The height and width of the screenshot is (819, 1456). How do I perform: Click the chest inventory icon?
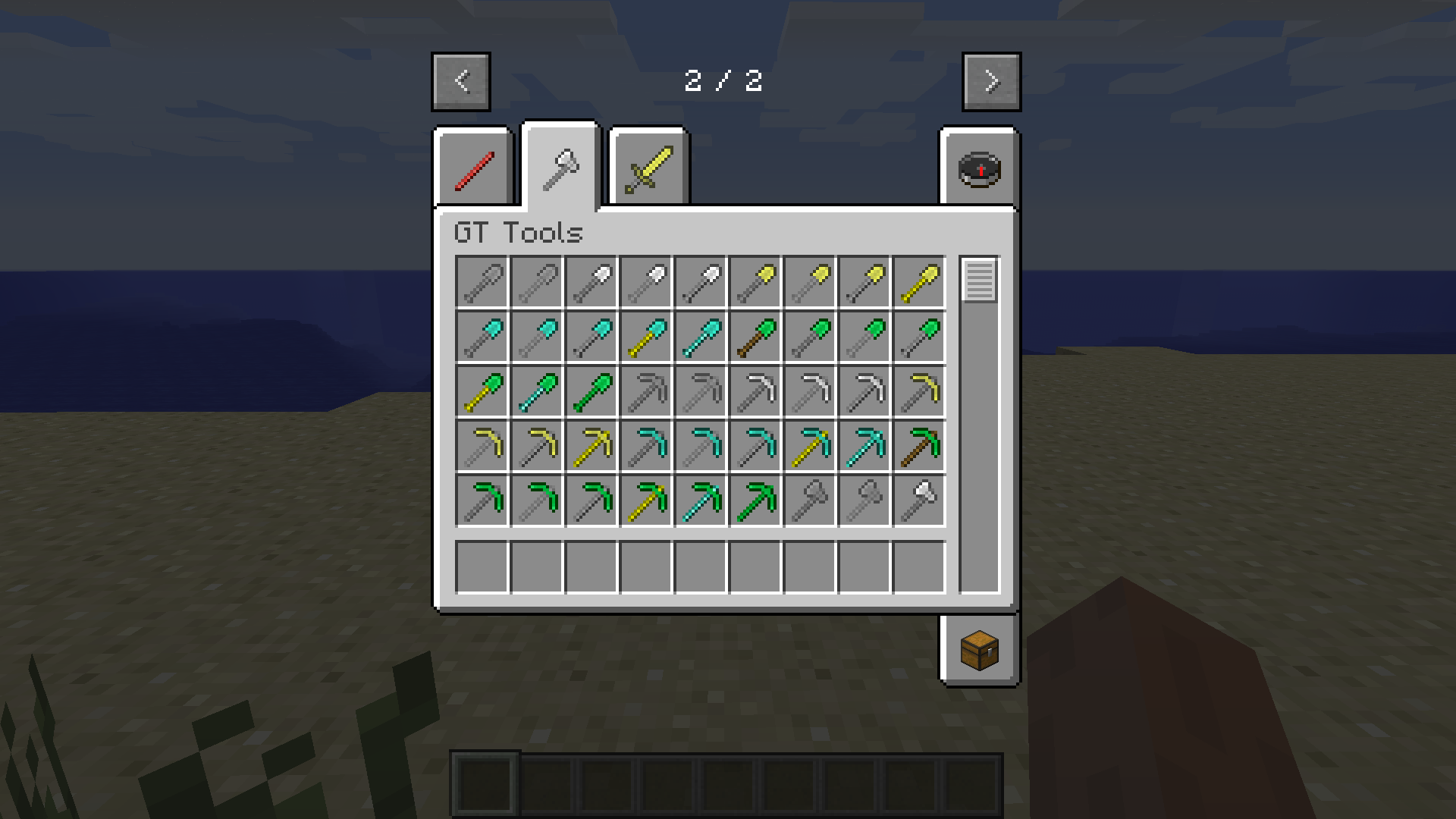(x=978, y=648)
